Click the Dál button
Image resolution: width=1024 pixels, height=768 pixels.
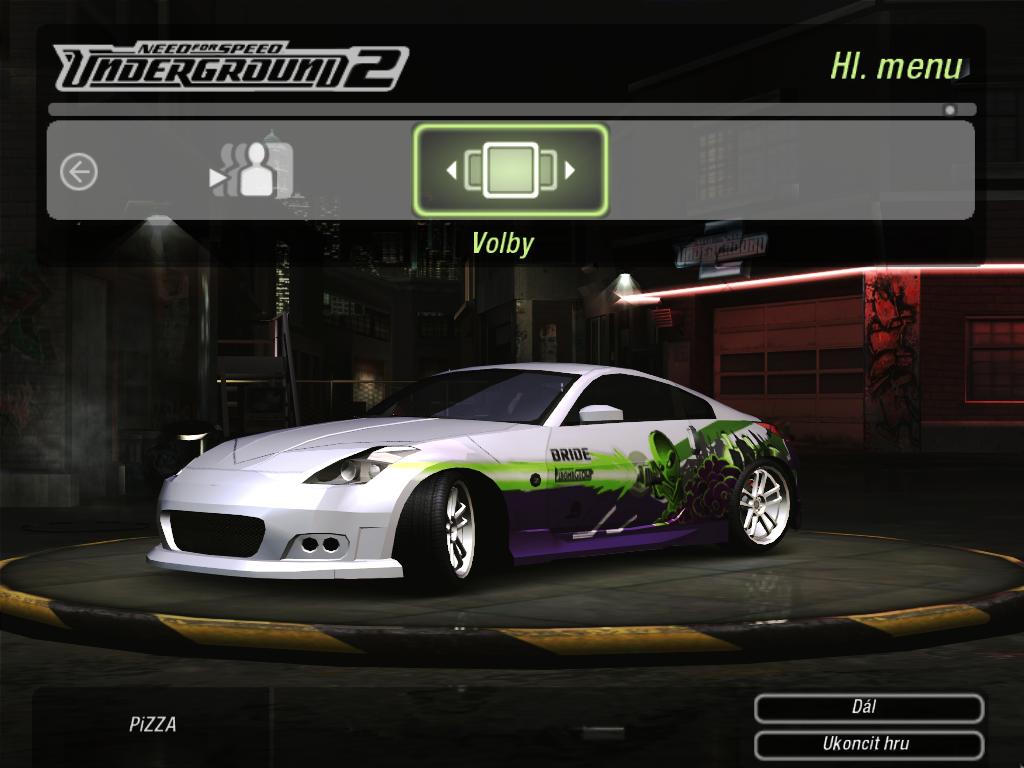click(868, 708)
